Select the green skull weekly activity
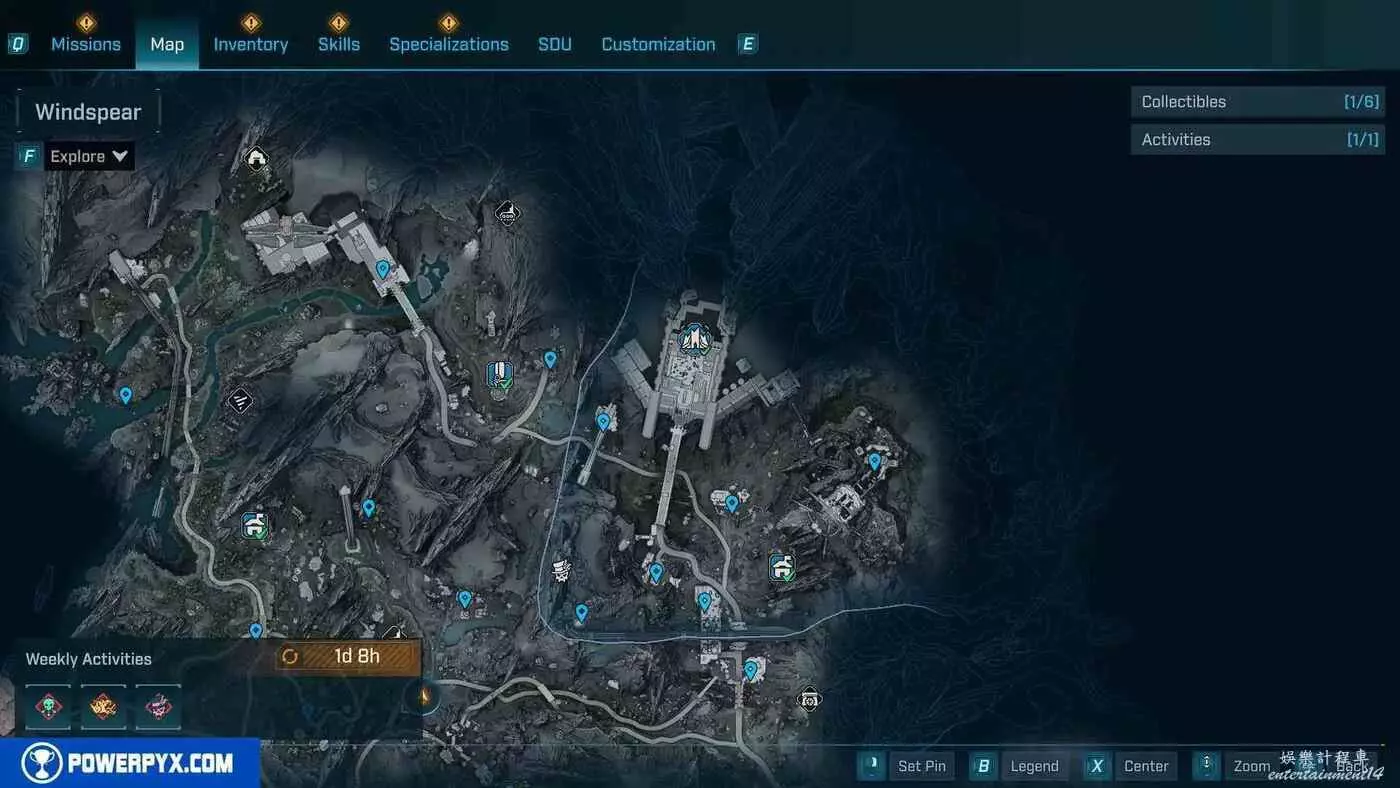The width and height of the screenshot is (1400, 788). 48,705
